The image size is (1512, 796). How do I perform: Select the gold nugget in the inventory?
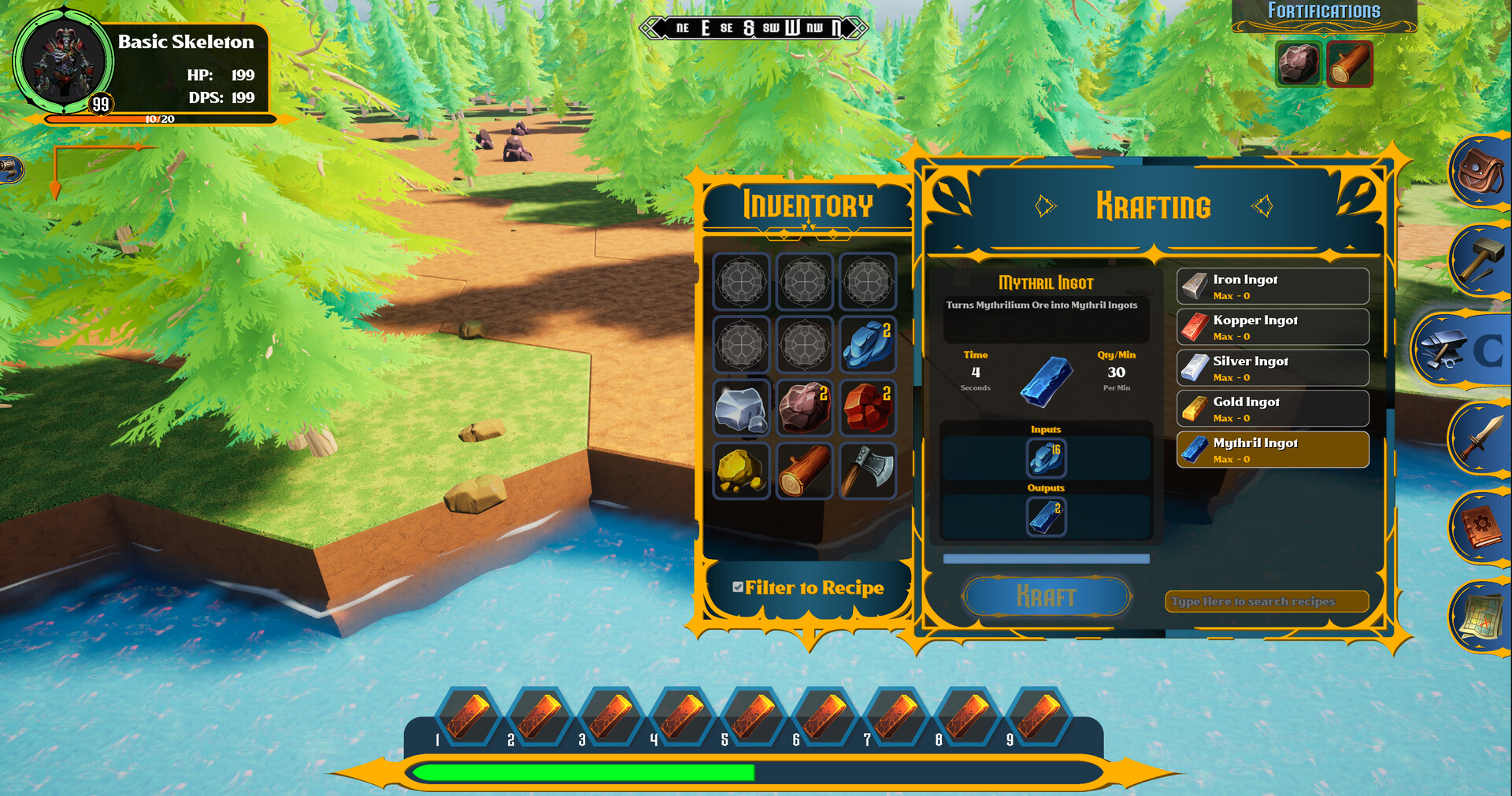click(x=741, y=470)
